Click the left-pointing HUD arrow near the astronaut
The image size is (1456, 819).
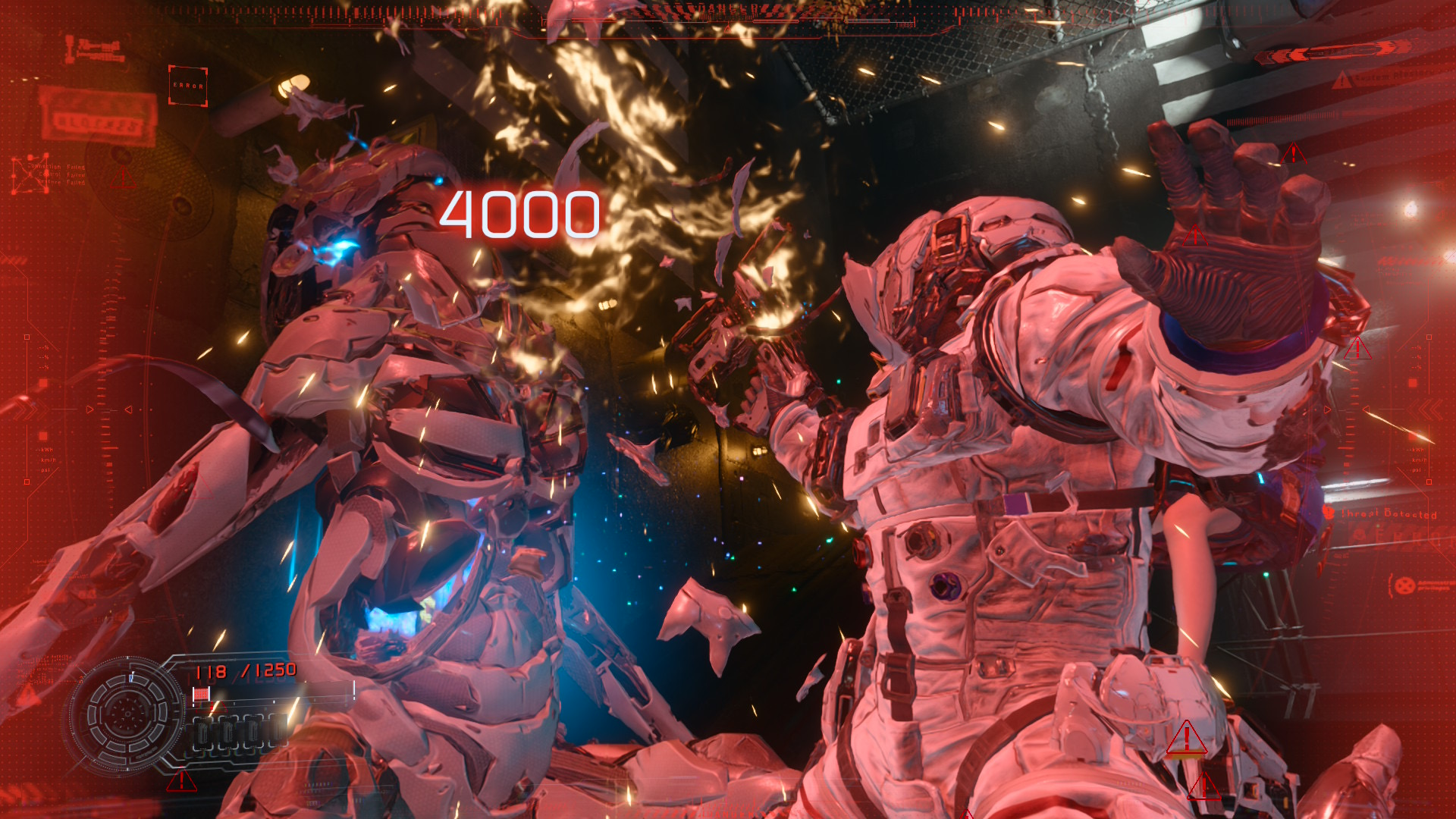coord(1366,409)
